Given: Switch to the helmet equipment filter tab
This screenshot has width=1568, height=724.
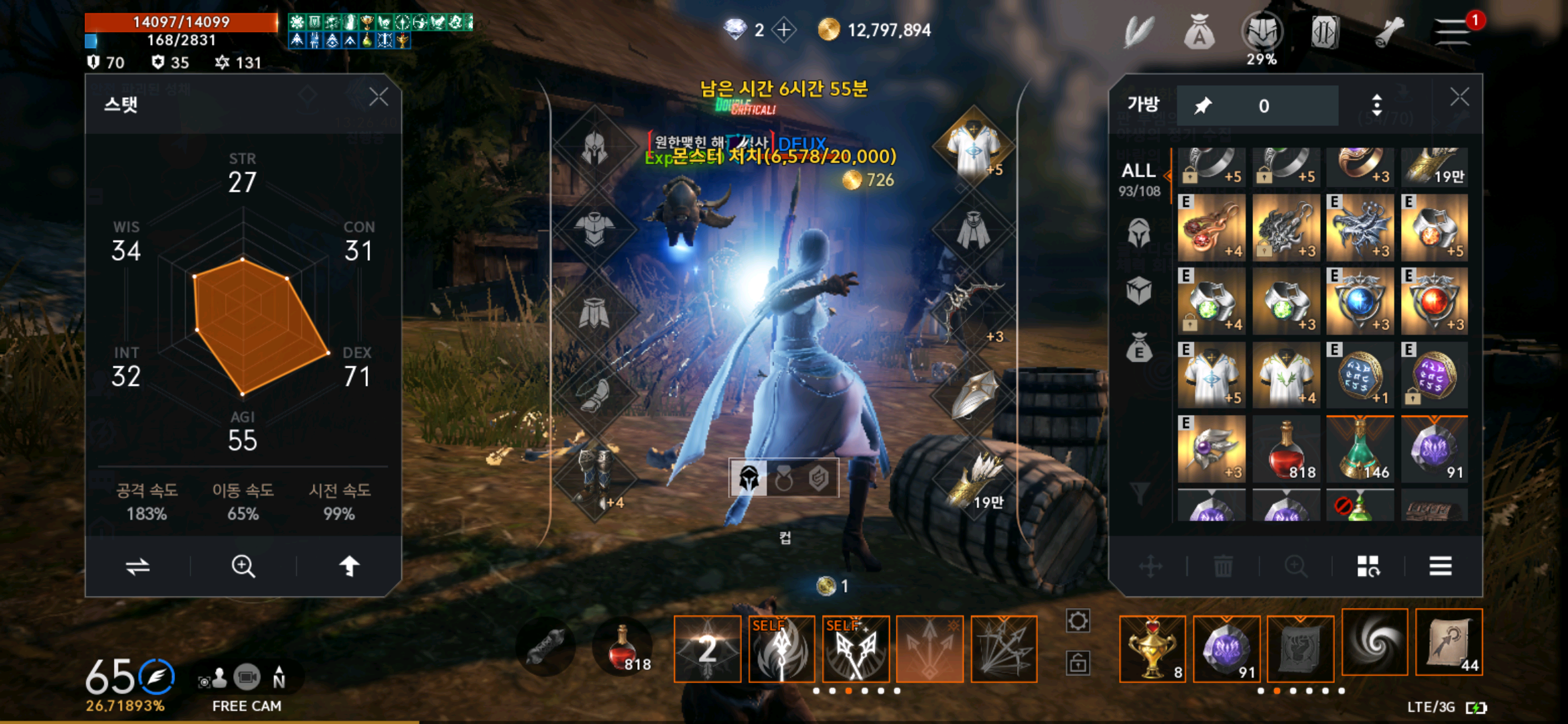Looking at the screenshot, I should click(x=1138, y=233).
